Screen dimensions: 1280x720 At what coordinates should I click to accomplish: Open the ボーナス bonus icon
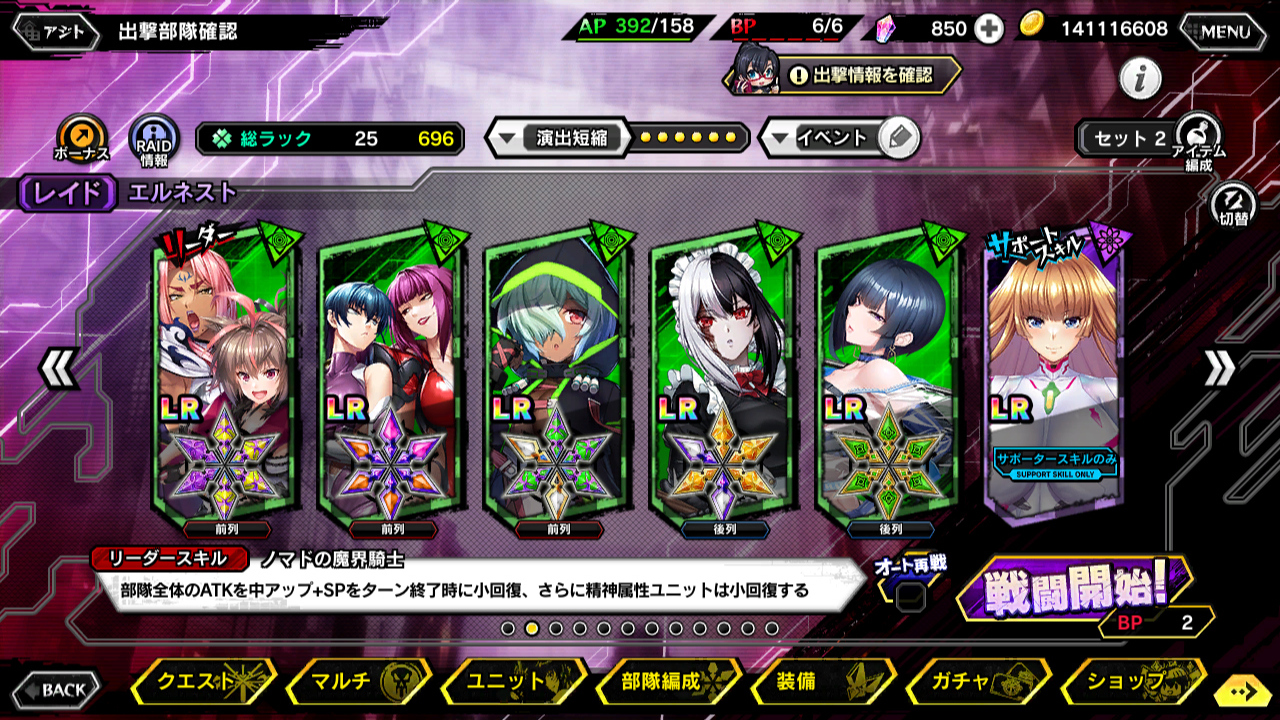[x=82, y=139]
